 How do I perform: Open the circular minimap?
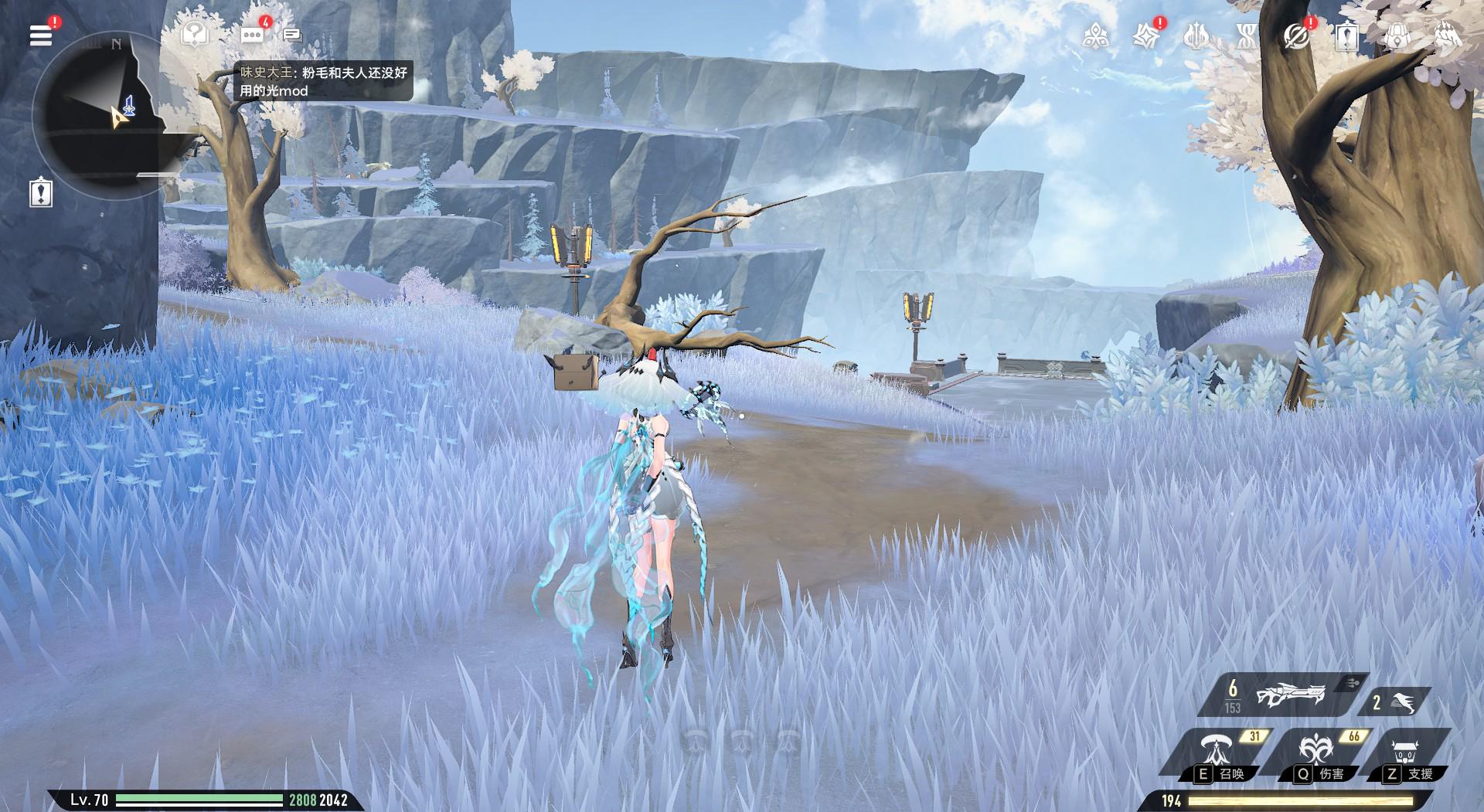pyautogui.click(x=97, y=116)
